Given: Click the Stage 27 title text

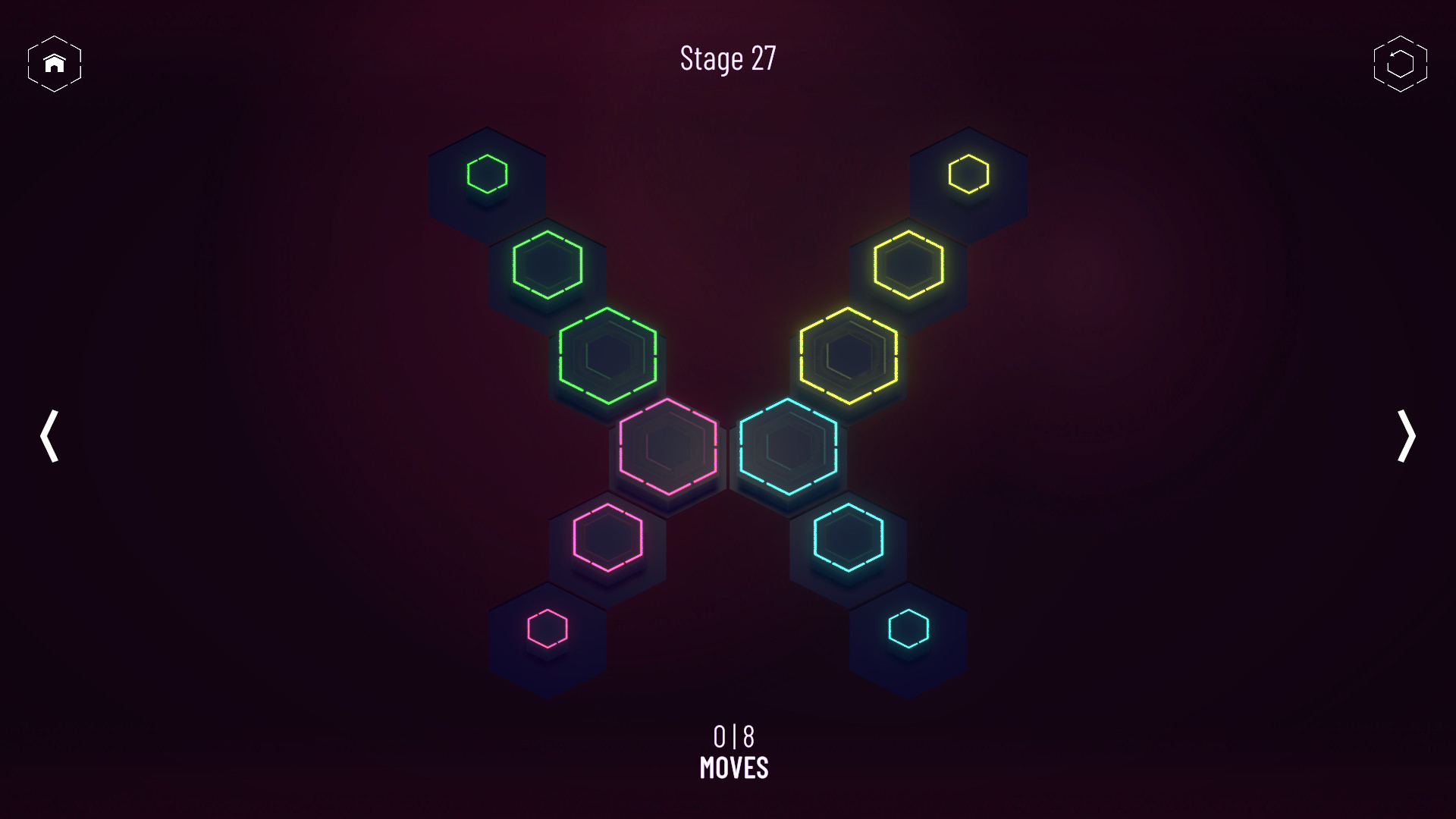Looking at the screenshot, I should (727, 59).
